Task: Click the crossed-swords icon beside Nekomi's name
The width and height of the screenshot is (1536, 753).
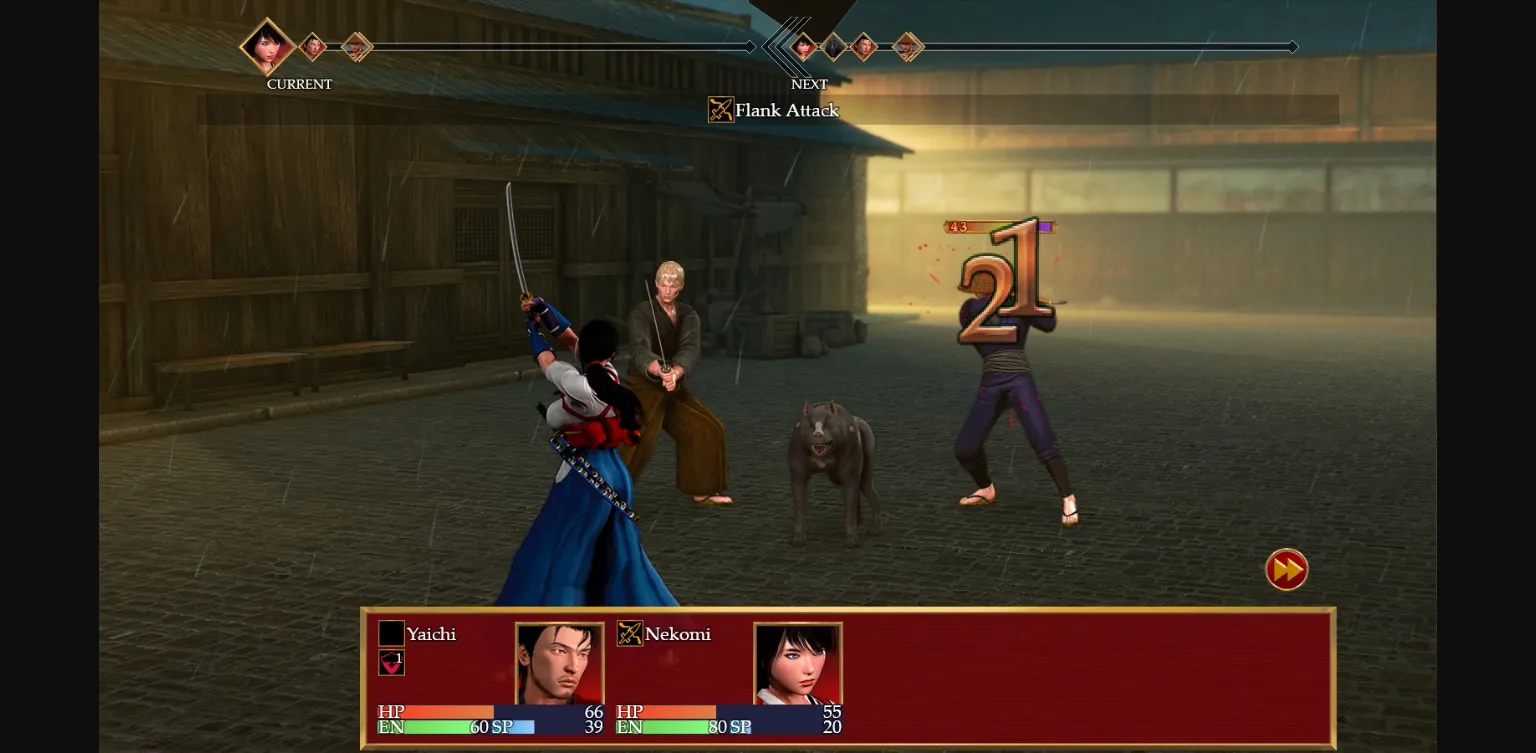Action: 630,633
